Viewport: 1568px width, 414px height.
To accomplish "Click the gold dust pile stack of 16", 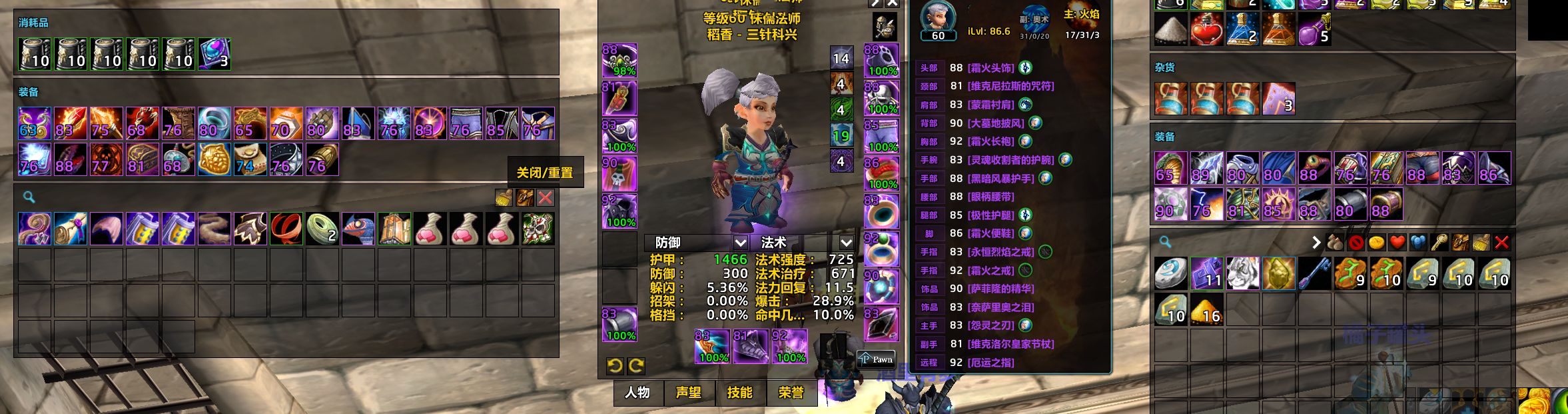I will [x=1206, y=309].
